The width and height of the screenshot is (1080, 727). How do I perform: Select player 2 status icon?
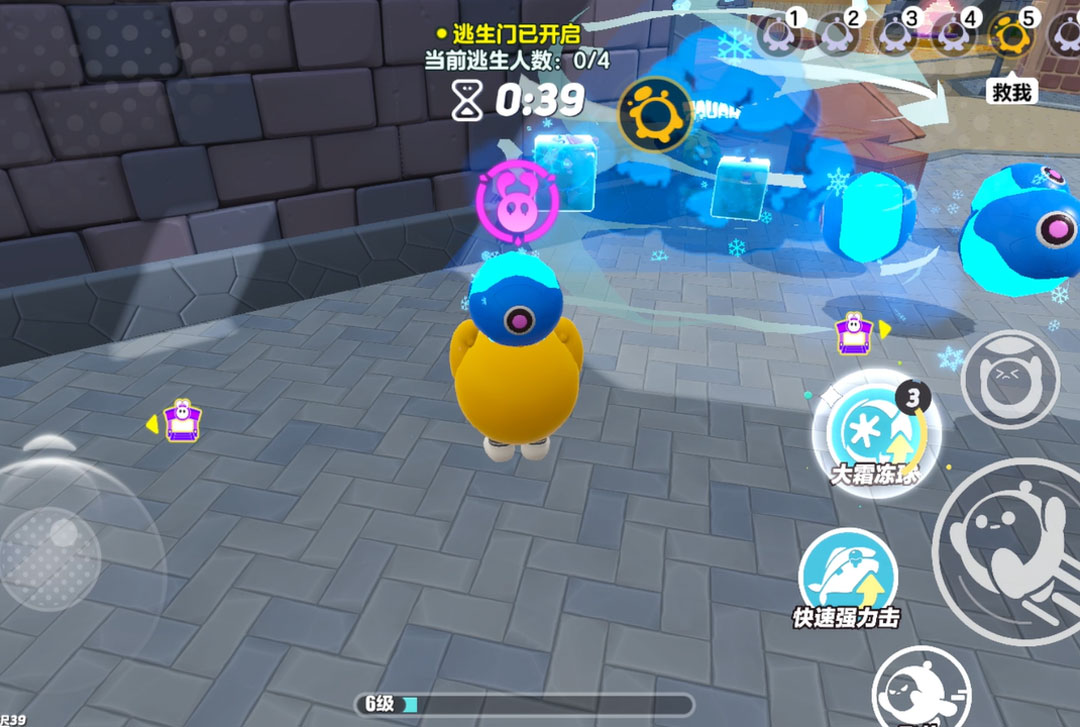pos(836,35)
